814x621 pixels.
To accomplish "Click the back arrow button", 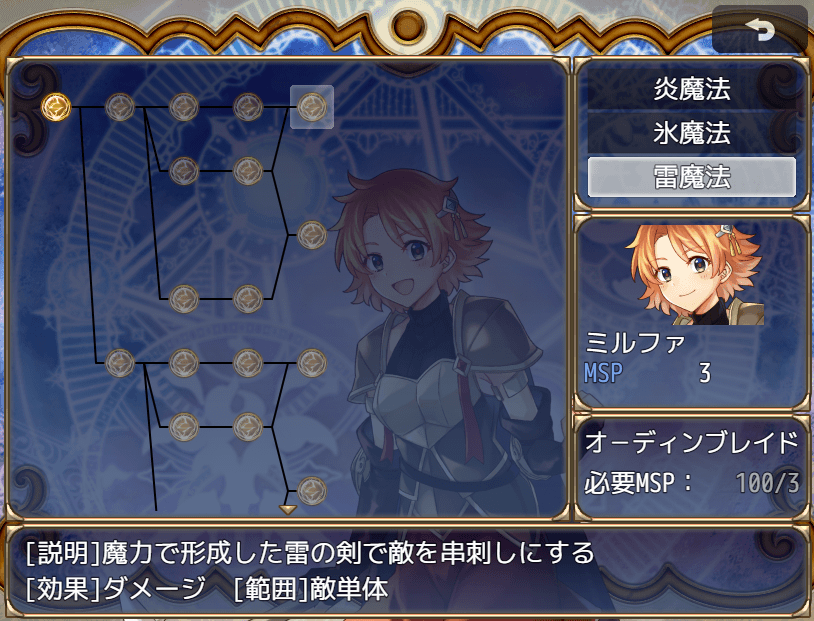I will point(759,31).
